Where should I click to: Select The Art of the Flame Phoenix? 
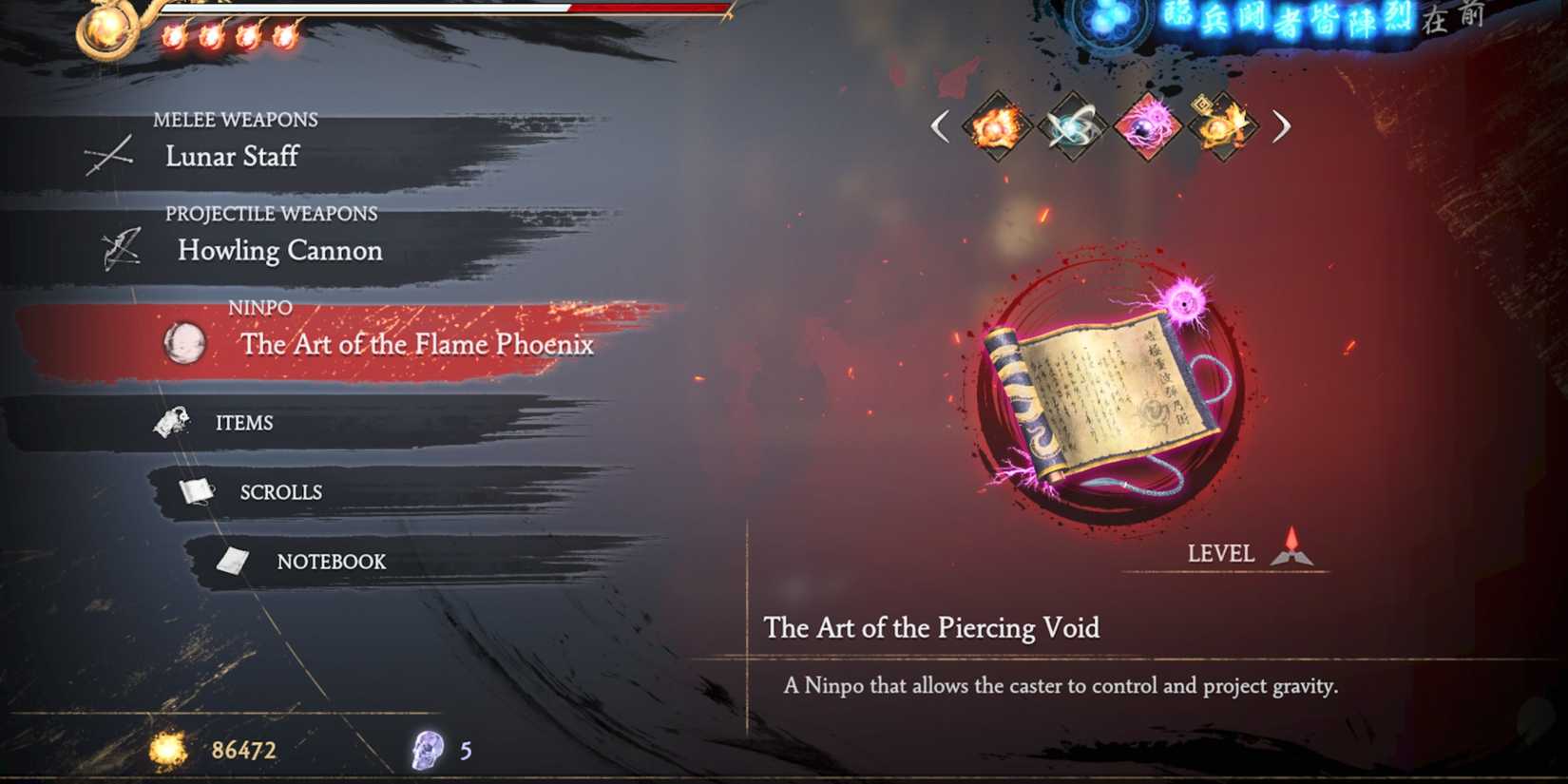[x=416, y=345]
